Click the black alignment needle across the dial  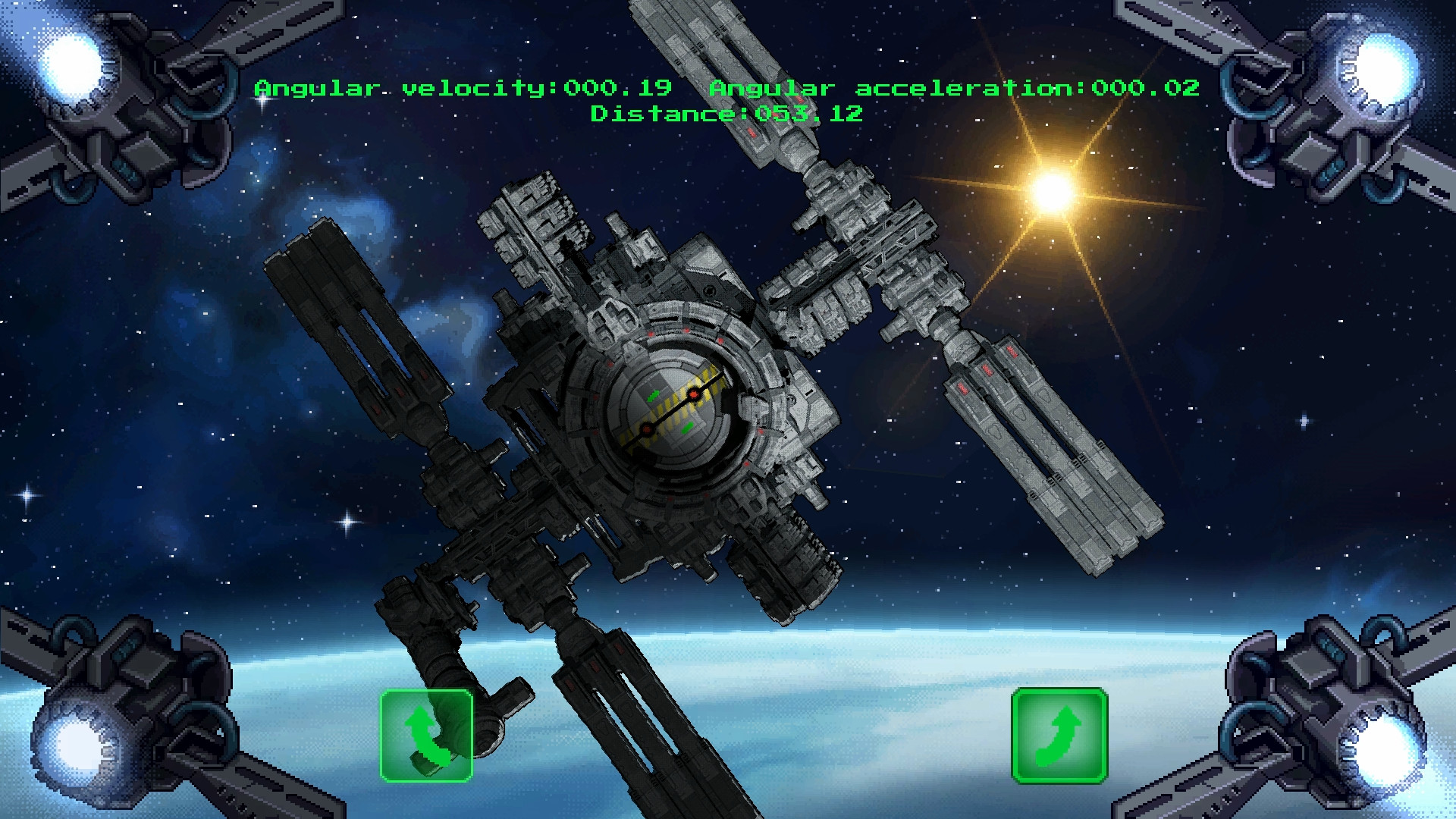pyautogui.click(x=670, y=410)
